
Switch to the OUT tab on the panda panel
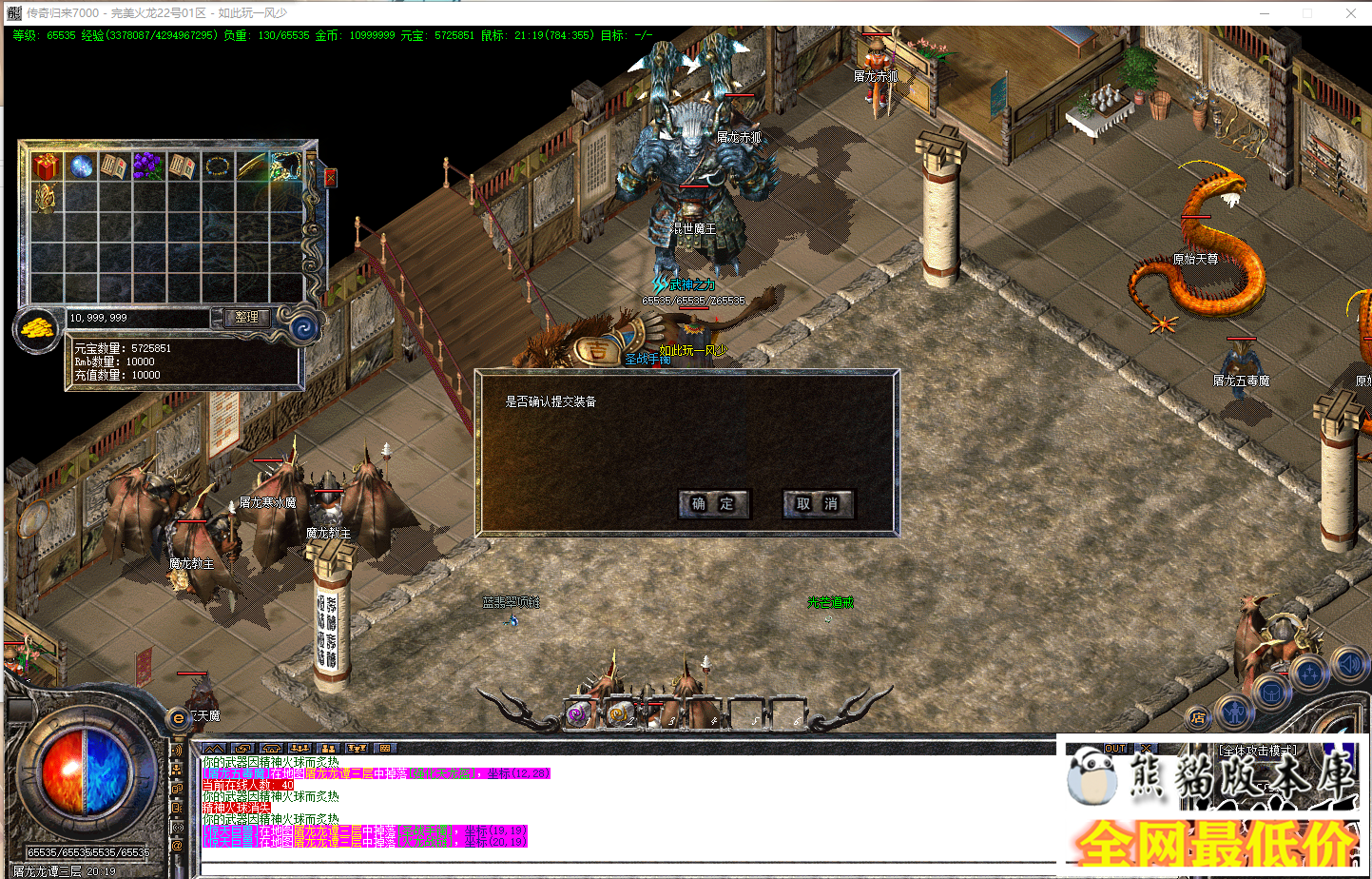pyautogui.click(x=1113, y=748)
